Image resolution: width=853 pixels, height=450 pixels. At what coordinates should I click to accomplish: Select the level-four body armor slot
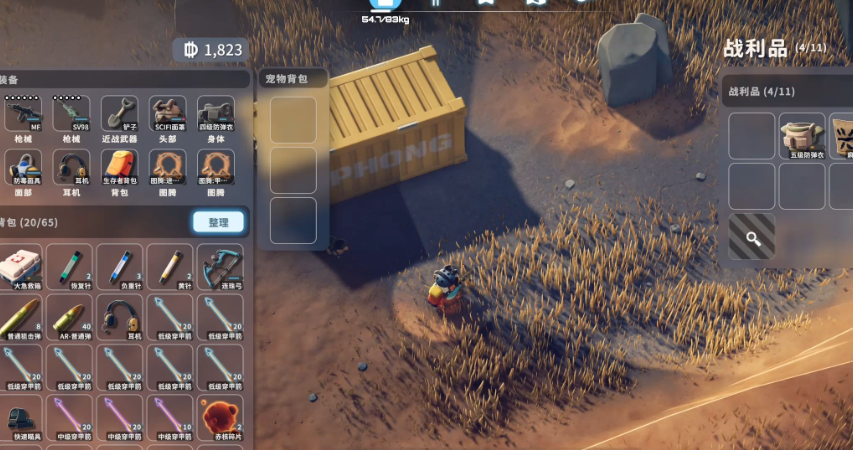[x=216, y=116]
